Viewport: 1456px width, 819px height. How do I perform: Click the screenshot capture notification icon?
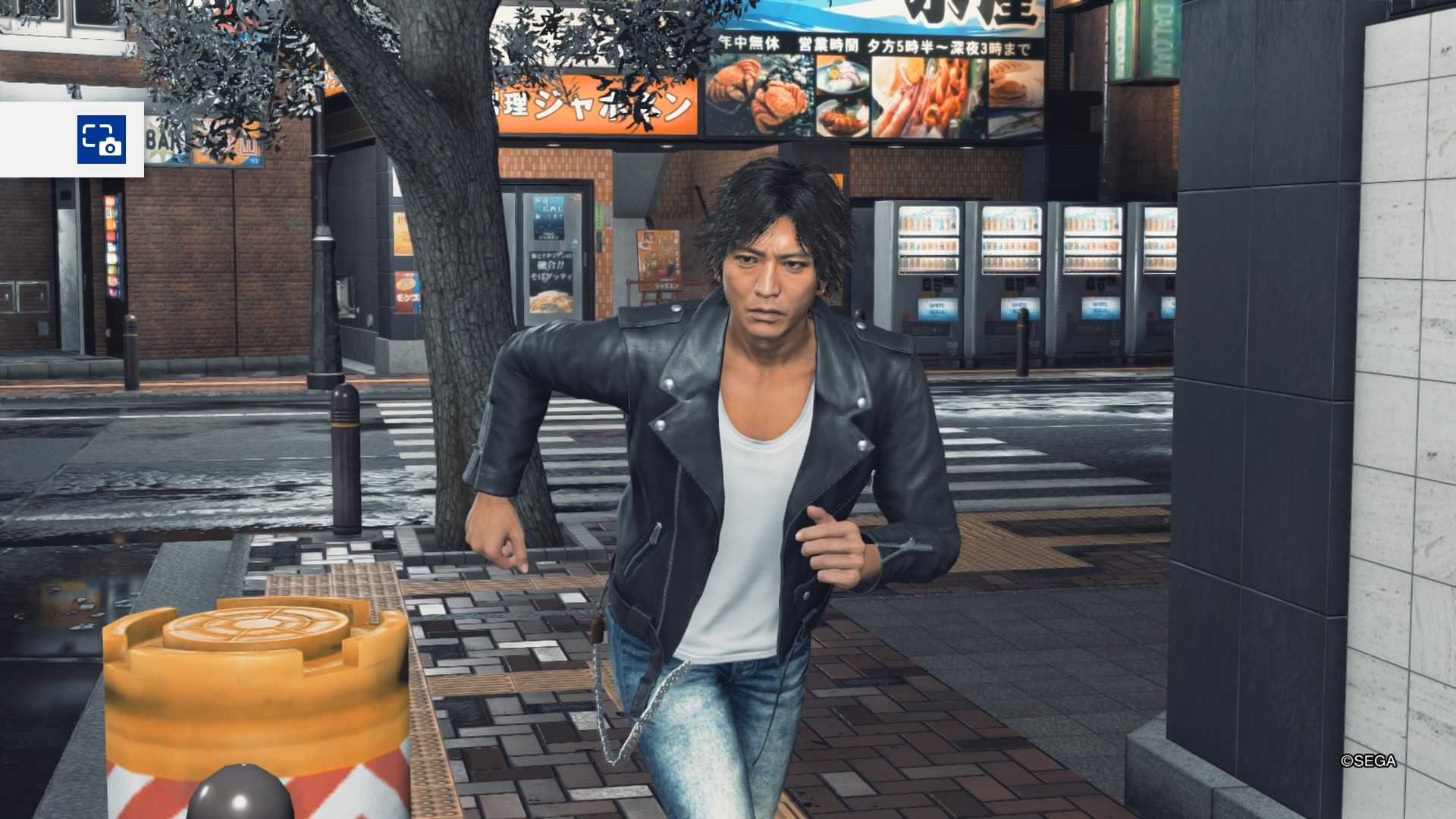coord(101,140)
